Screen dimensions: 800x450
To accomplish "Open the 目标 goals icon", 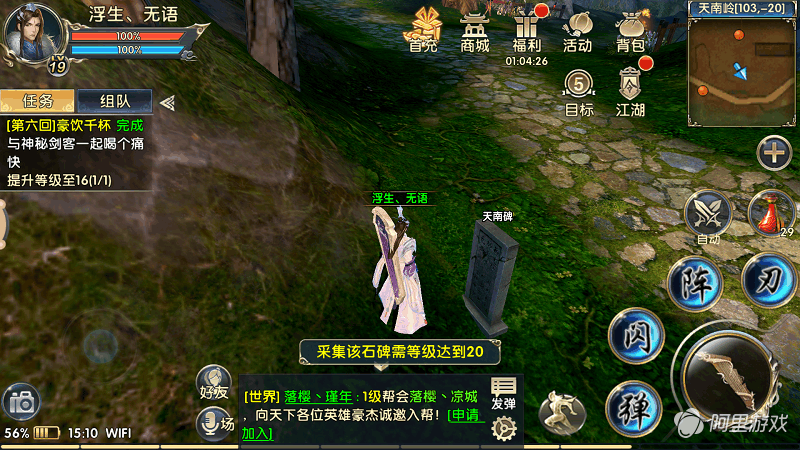I will [579, 91].
